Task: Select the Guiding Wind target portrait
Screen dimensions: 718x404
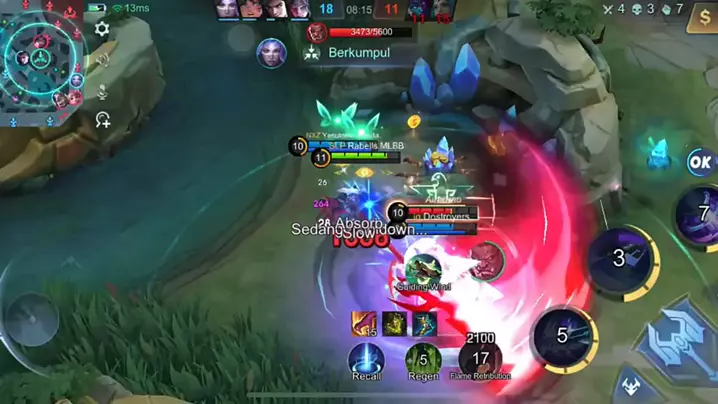Action: coord(424,269)
